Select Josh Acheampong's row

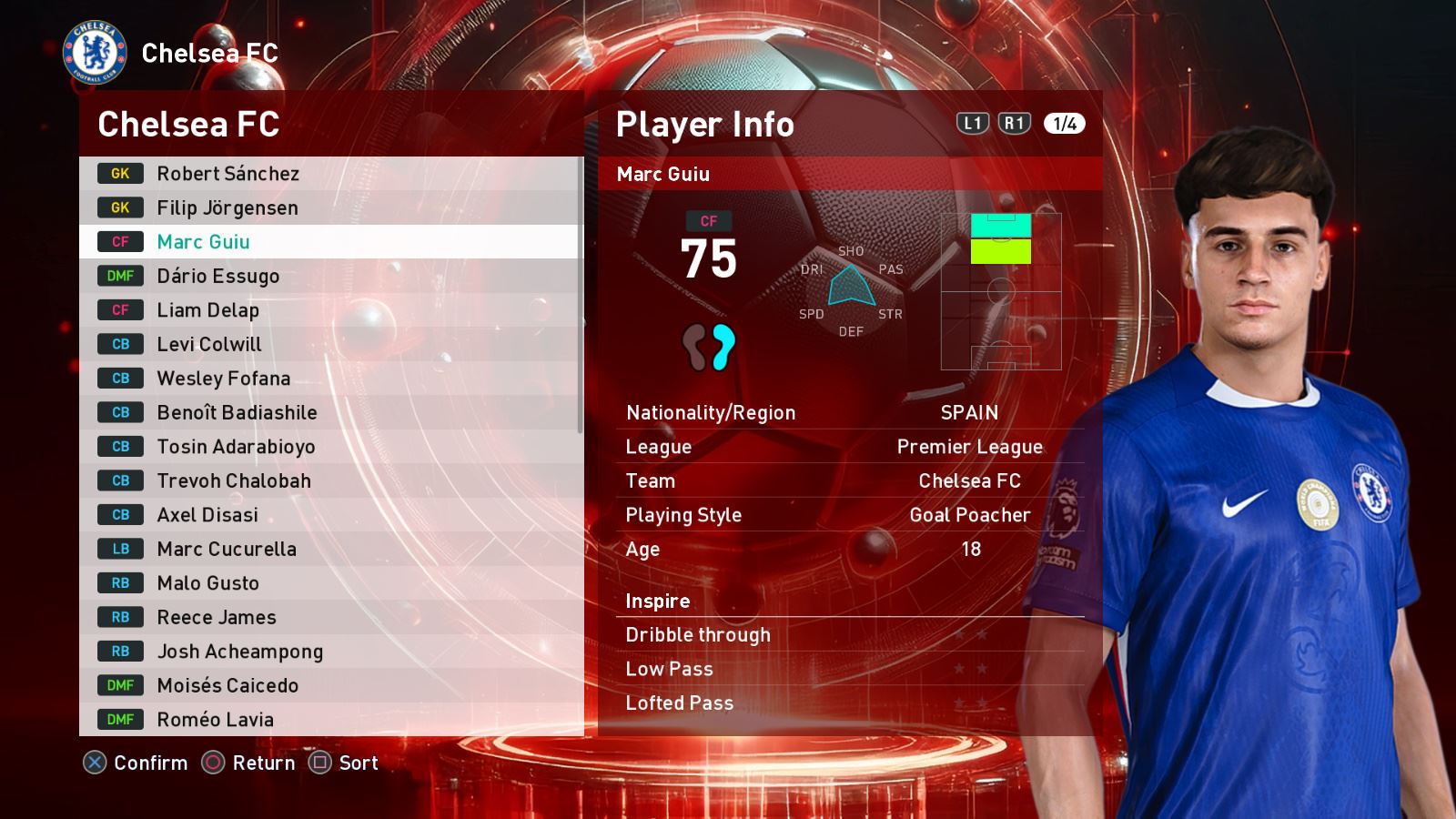pos(328,652)
